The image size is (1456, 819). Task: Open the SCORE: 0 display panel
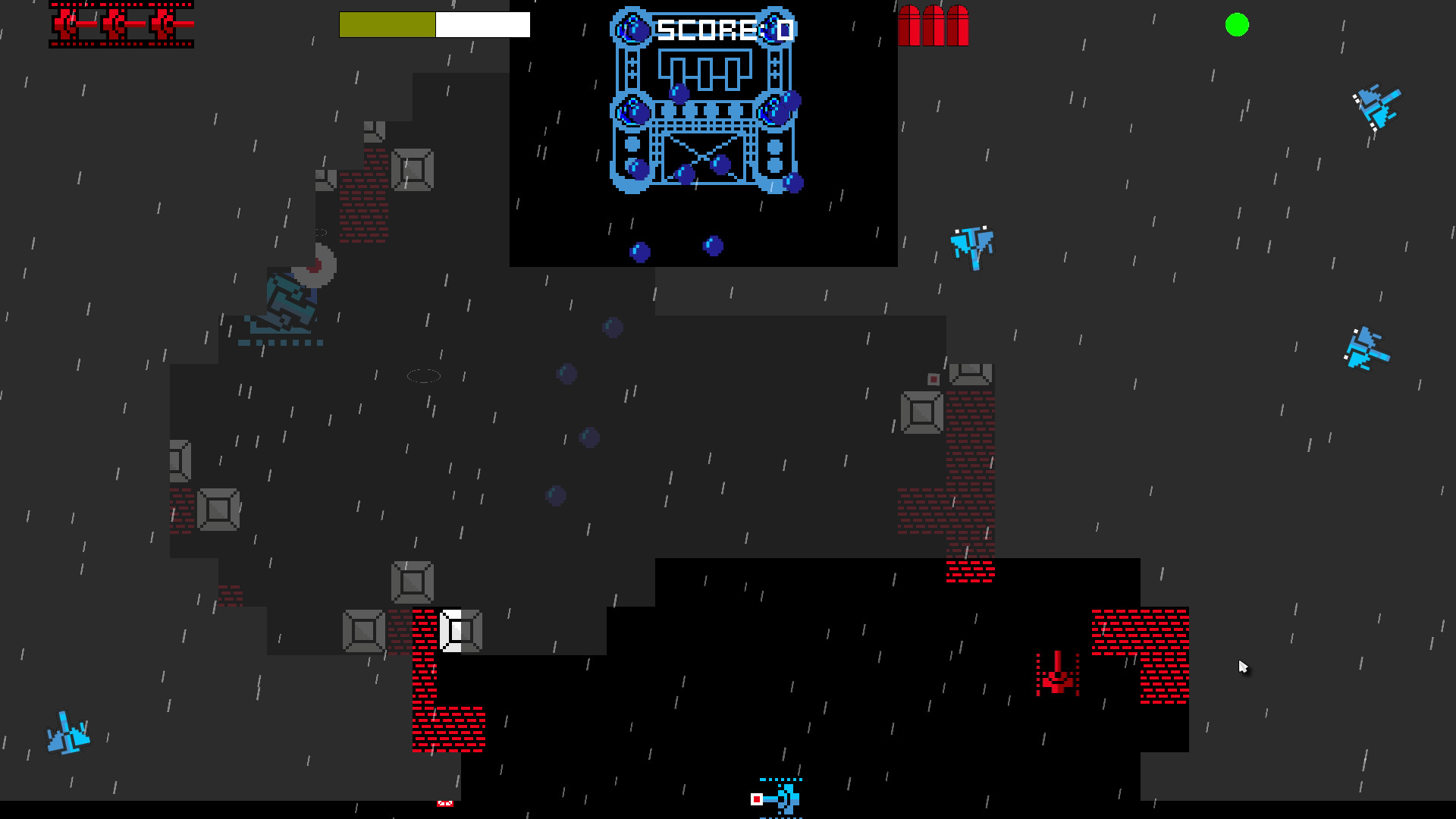pyautogui.click(x=724, y=28)
